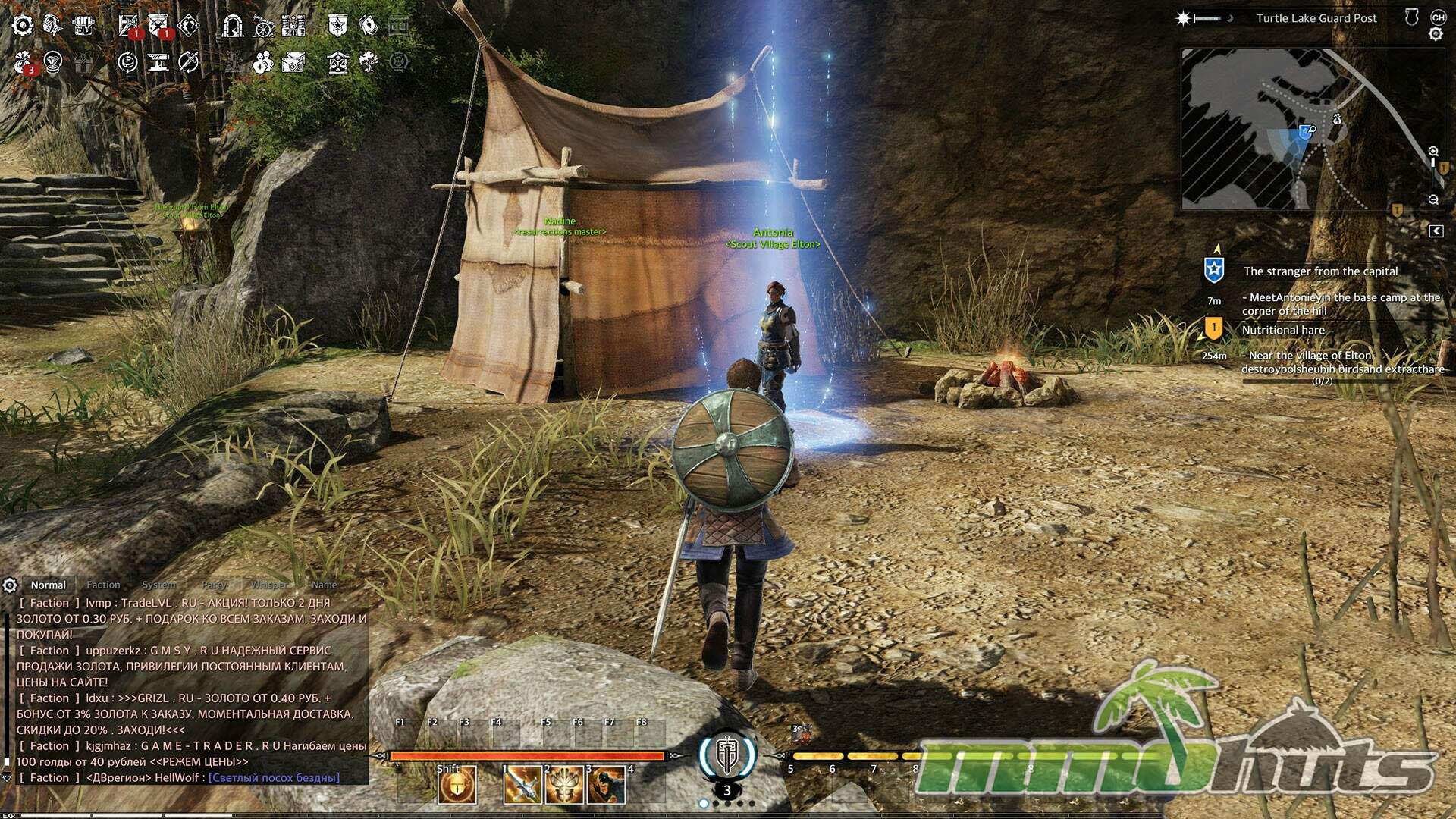Click the CH channel button

1438,17
